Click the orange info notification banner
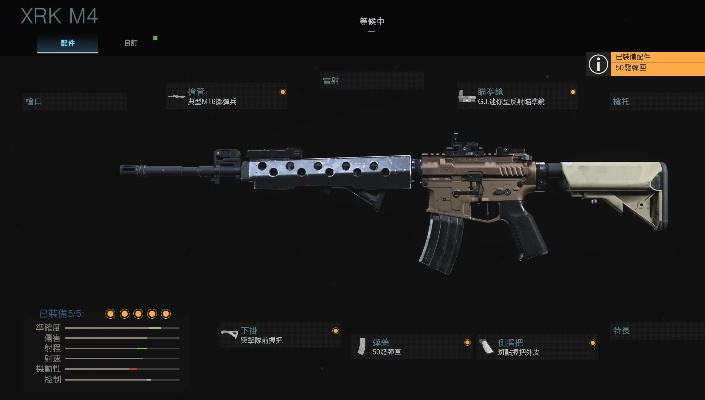 point(646,64)
